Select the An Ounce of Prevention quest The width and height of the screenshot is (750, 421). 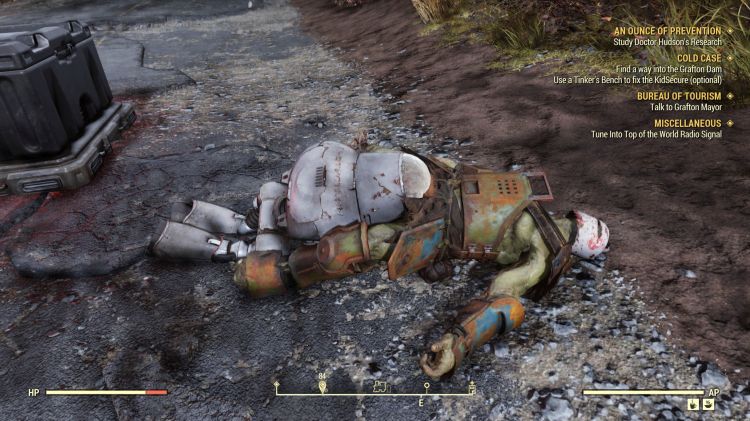(x=667, y=30)
